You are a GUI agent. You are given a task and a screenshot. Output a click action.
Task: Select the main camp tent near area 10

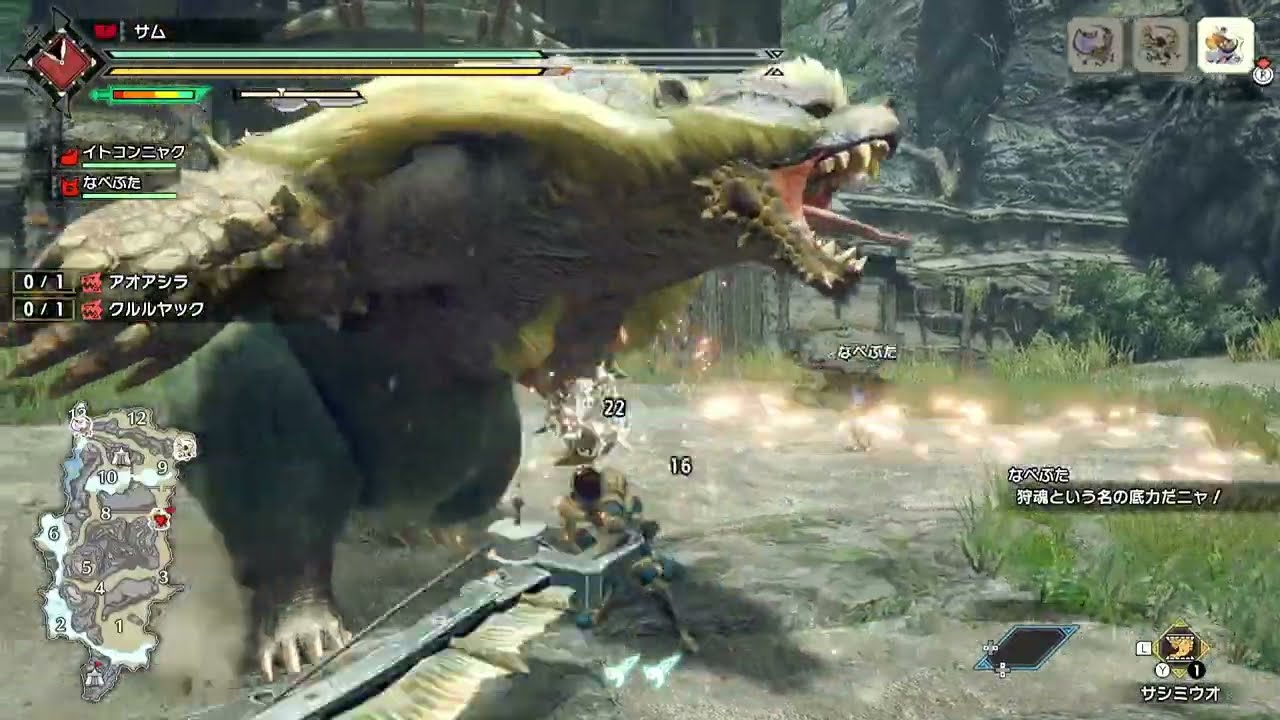pos(122,458)
